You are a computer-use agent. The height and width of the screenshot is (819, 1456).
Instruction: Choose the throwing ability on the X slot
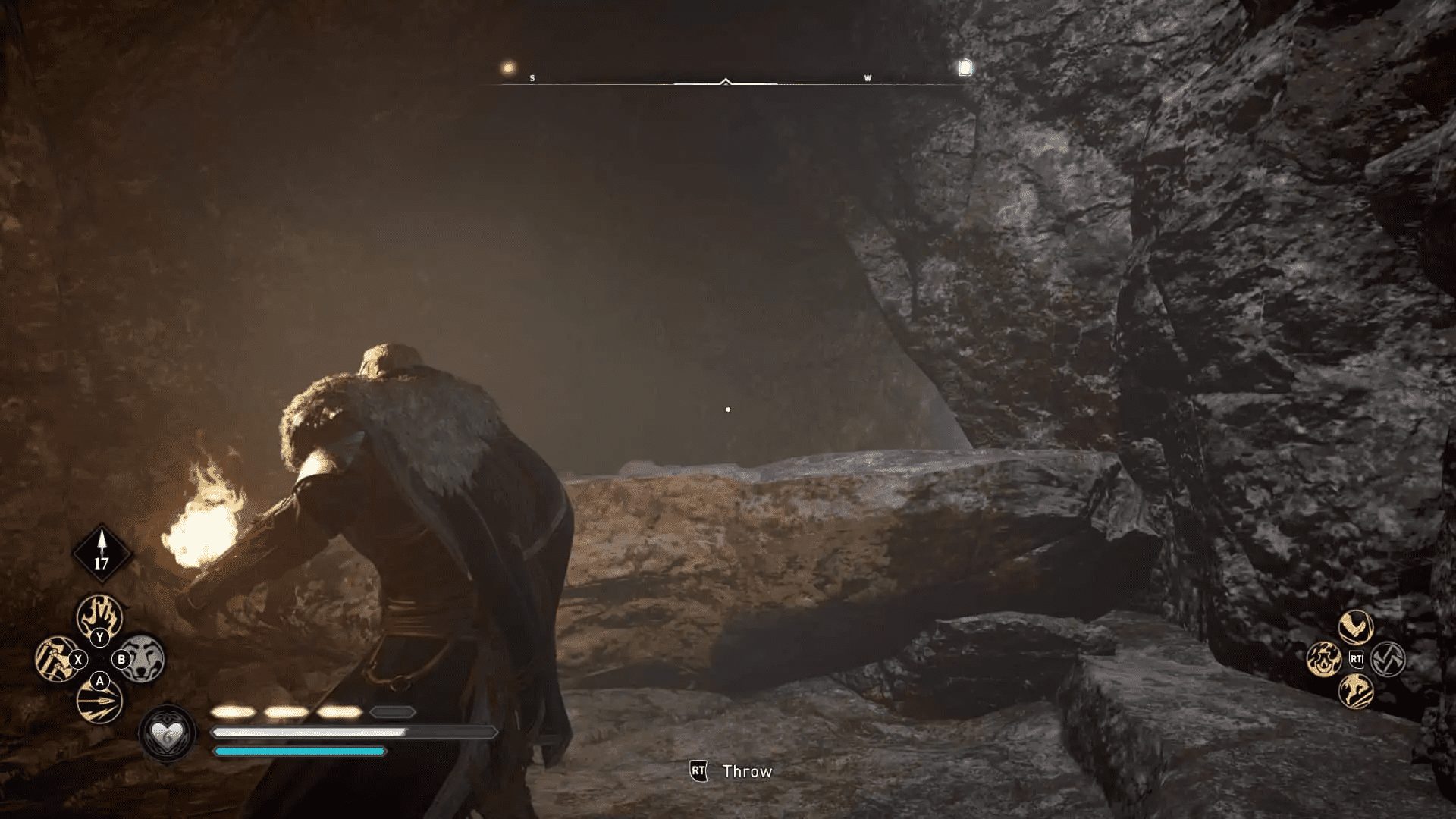tap(55, 658)
